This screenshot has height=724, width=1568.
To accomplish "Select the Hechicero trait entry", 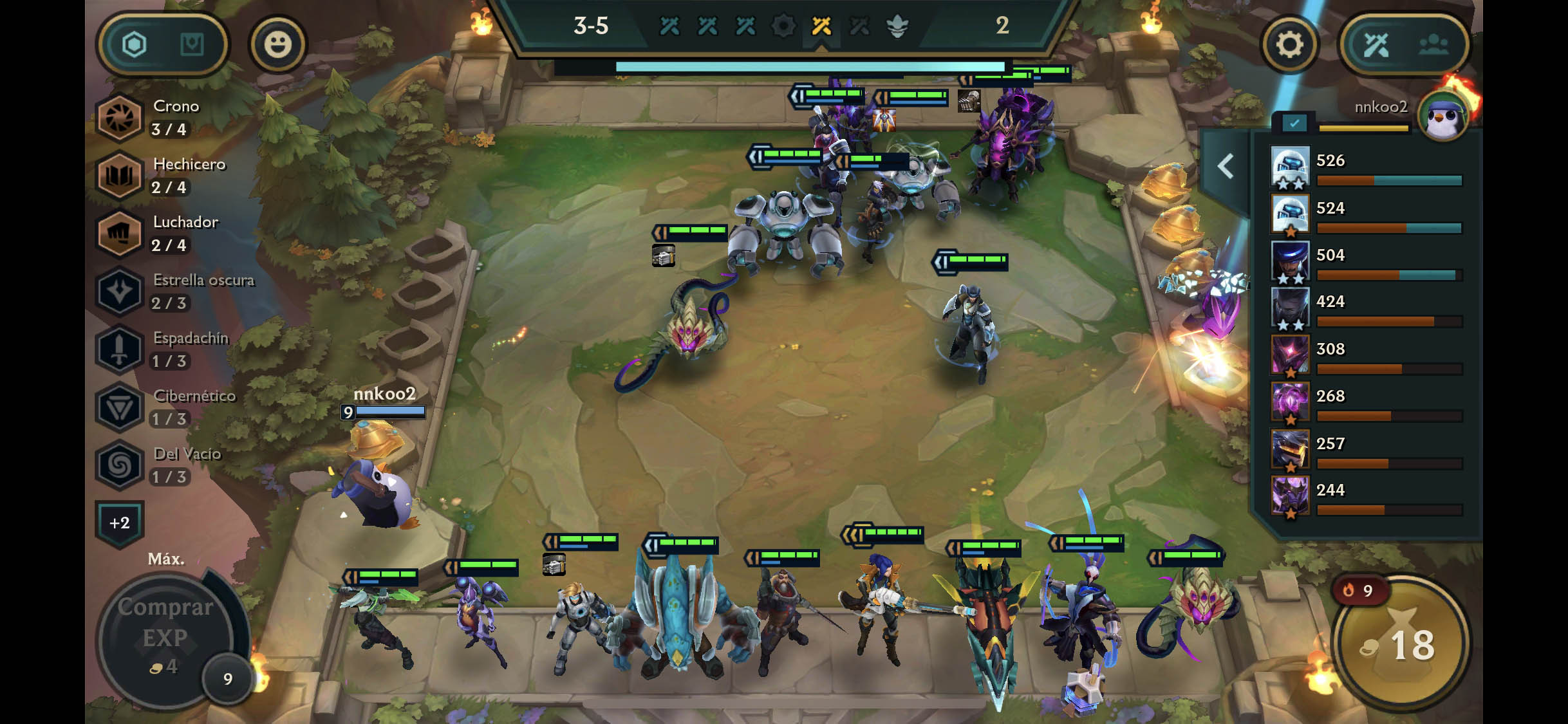I will 120,176.
